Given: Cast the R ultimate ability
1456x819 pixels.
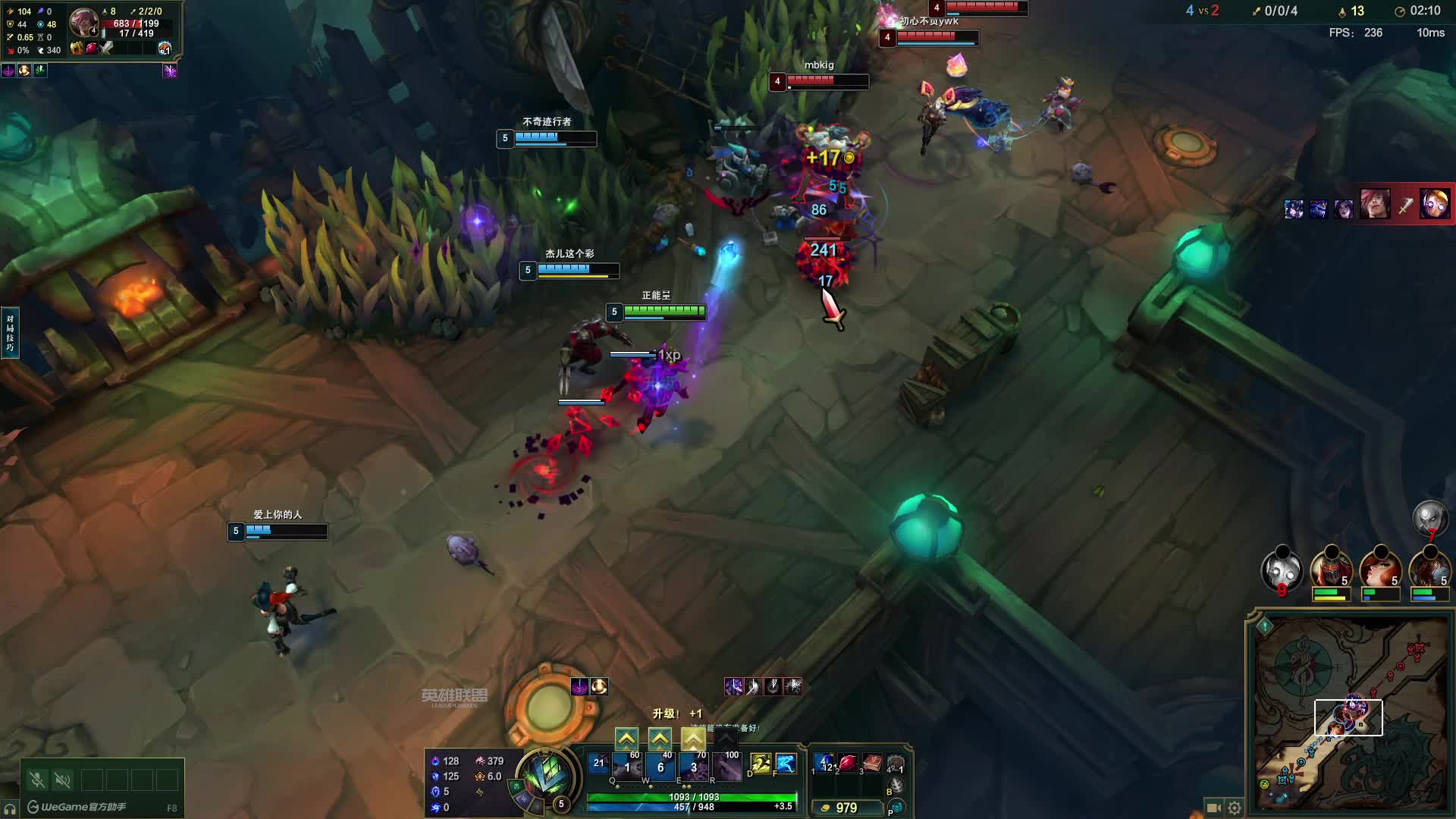Looking at the screenshot, I should coord(726,767).
